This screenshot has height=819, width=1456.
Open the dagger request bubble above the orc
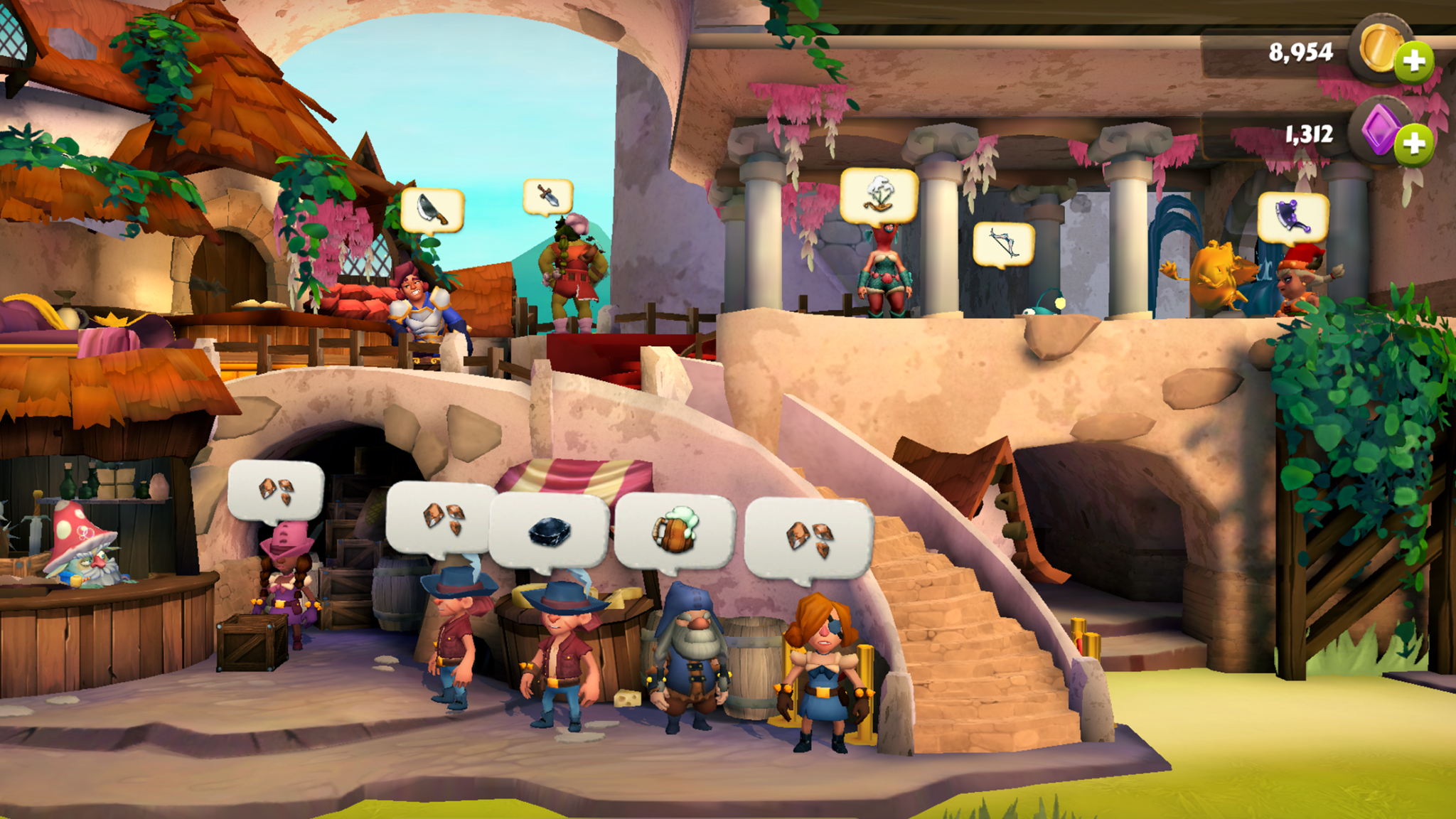547,196
